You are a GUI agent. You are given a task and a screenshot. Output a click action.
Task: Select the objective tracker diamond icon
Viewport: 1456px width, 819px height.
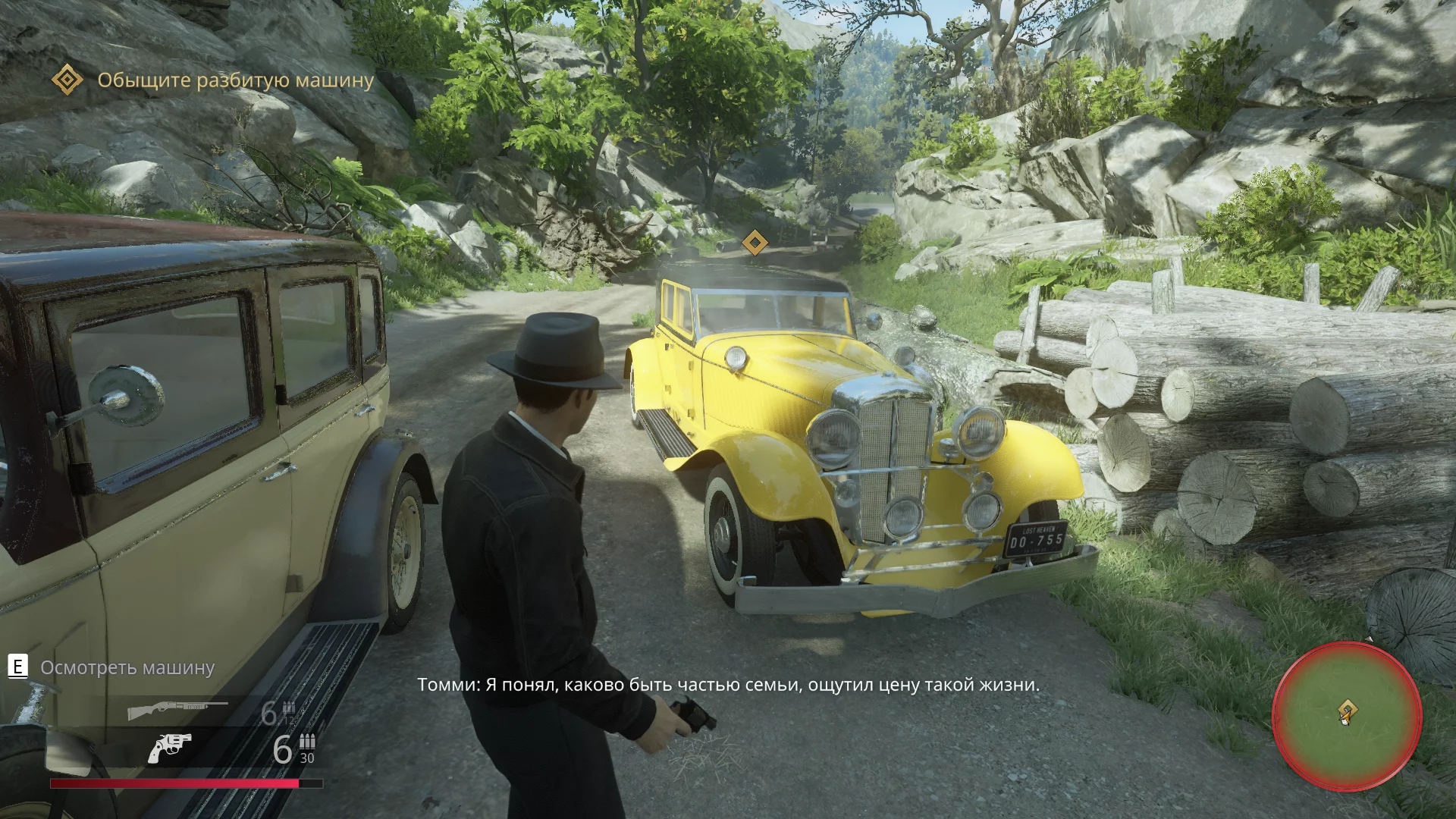click(x=67, y=80)
